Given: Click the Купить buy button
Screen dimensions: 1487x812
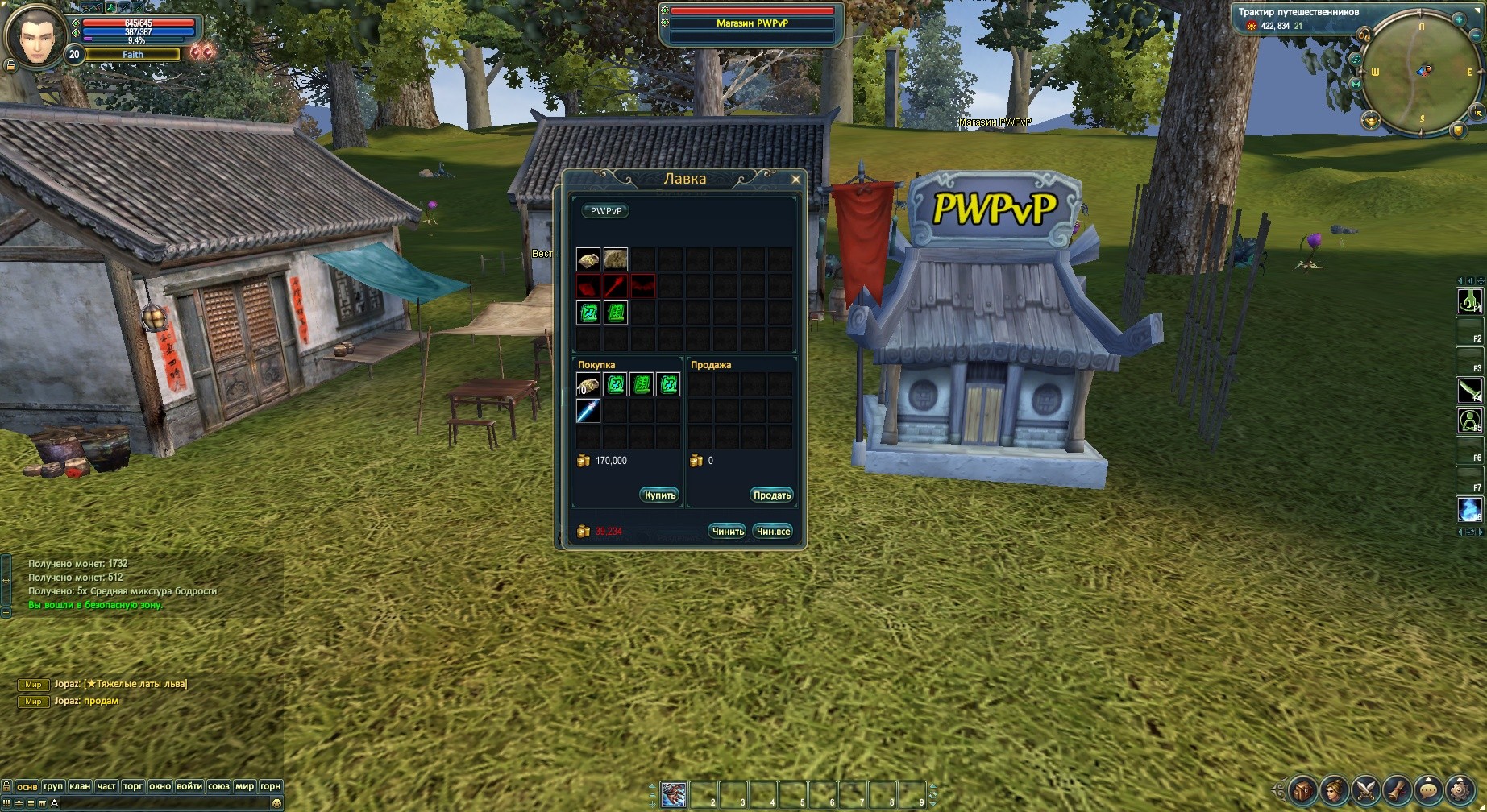Looking at the screenshot, I should click(x=659, y=495).
